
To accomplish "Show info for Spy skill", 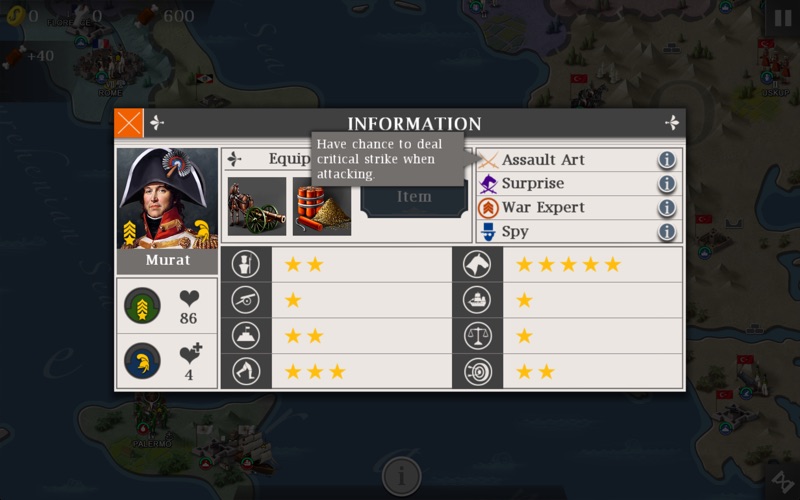I will click(667, 232).
